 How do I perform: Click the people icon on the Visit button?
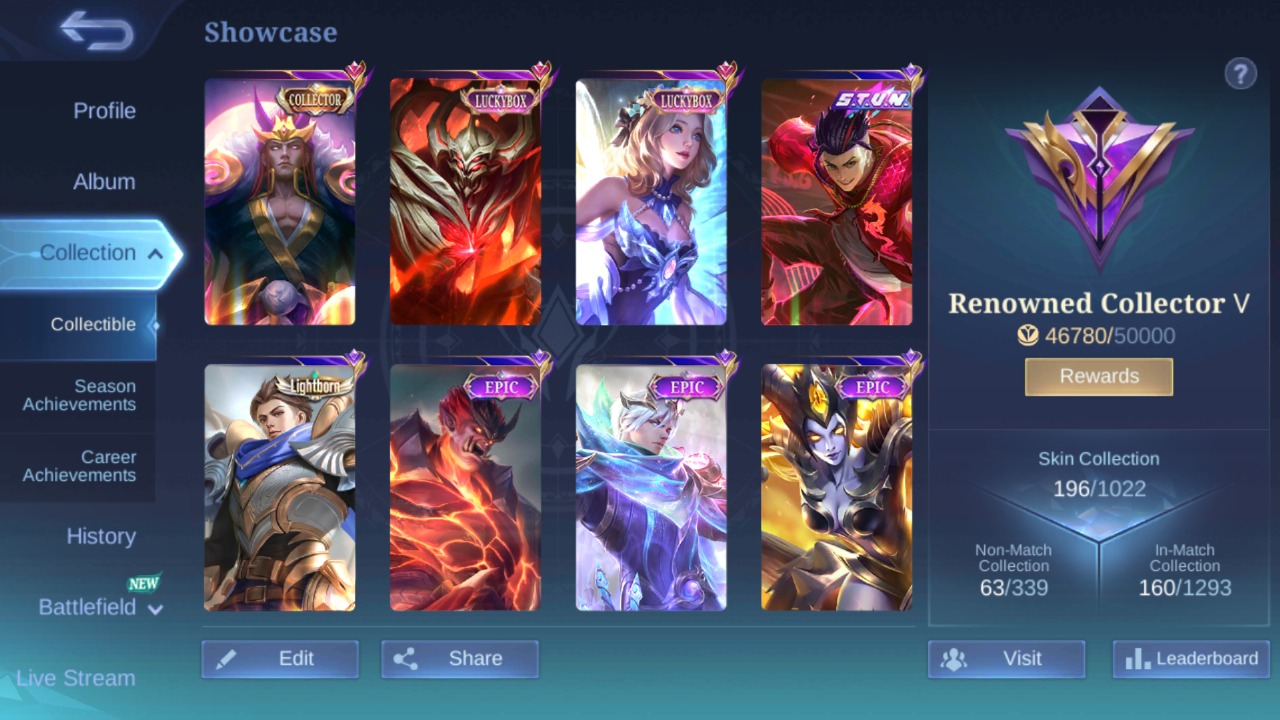click(x=955, y=658)
